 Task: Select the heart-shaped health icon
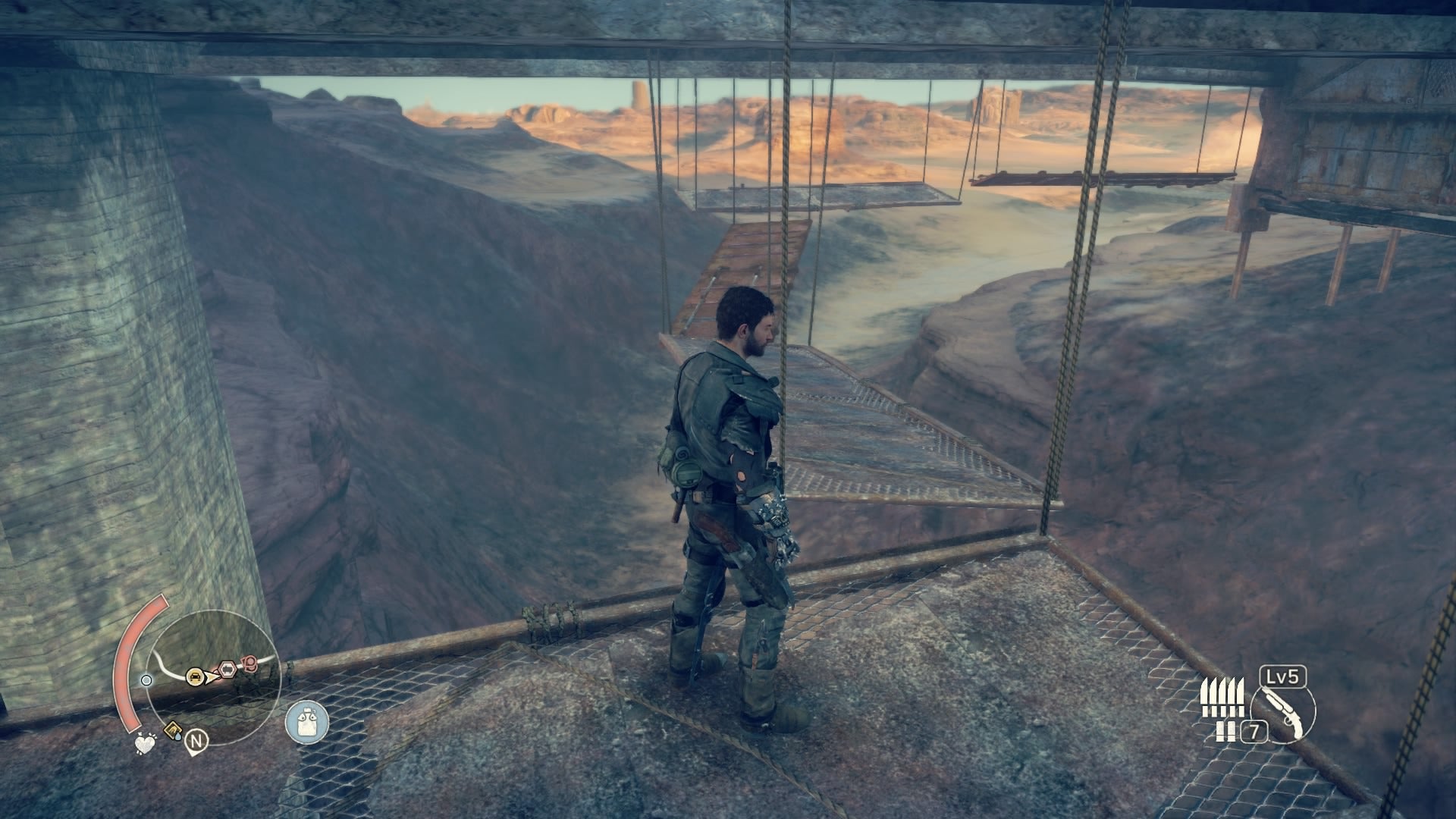145,744
